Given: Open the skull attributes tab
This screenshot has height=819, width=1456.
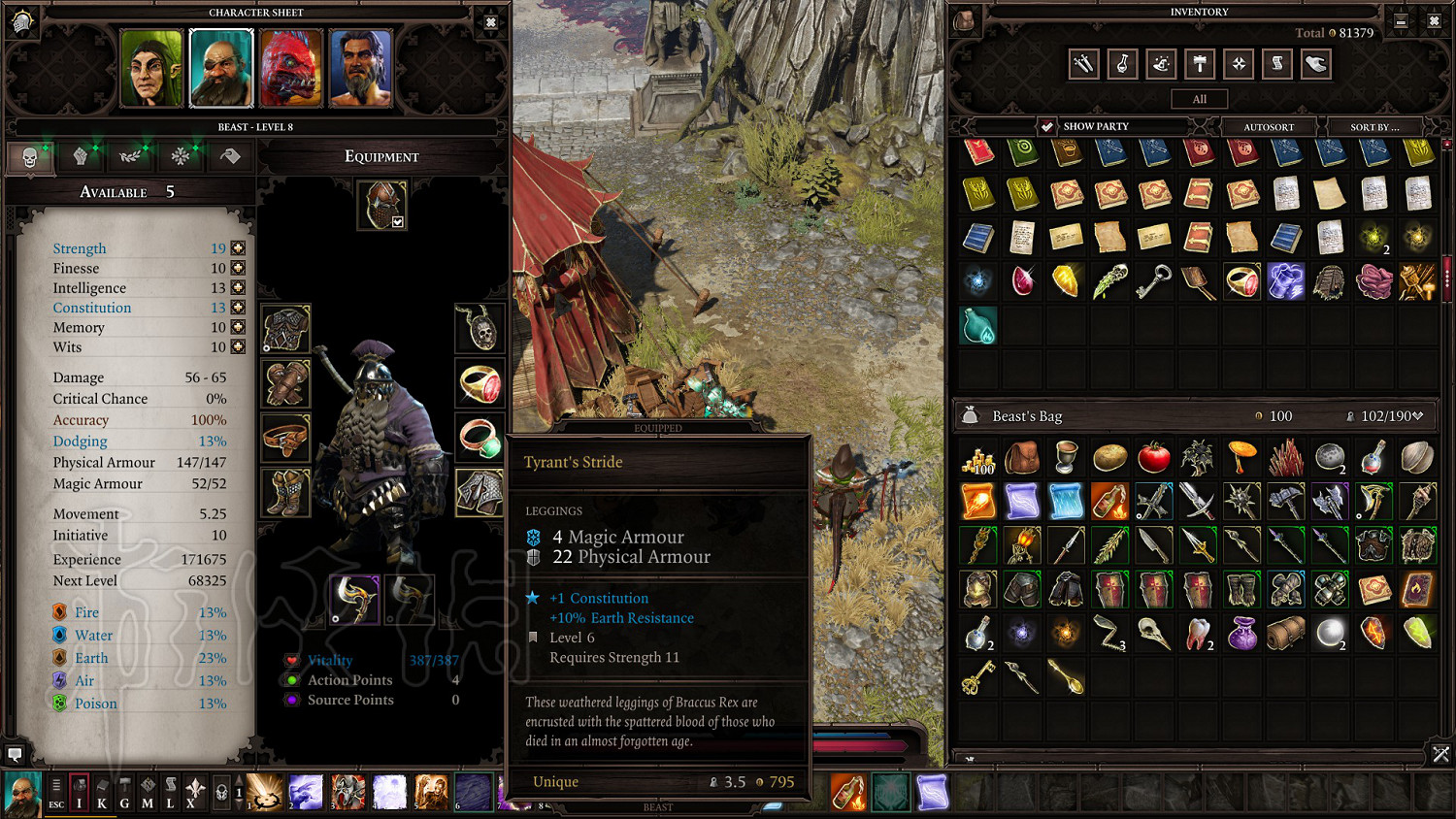Looking at the screenshot, I should (29, 157).
